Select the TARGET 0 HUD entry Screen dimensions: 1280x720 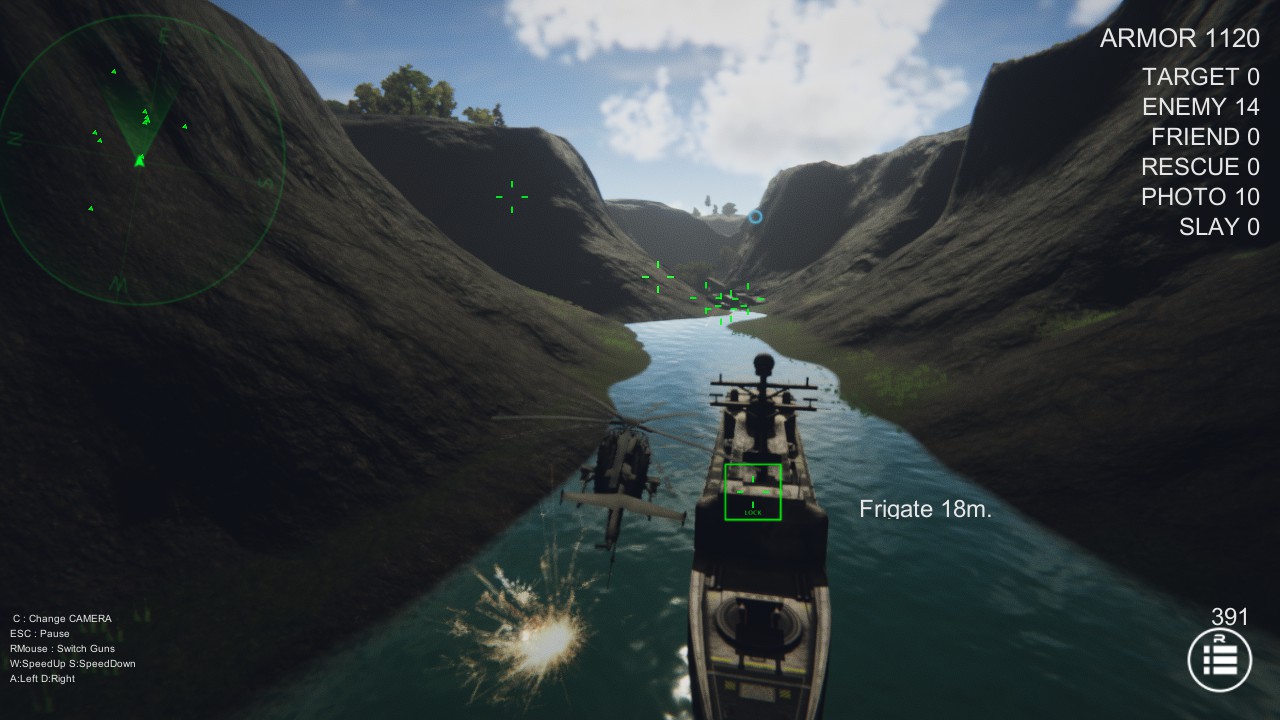(1202, 76)
